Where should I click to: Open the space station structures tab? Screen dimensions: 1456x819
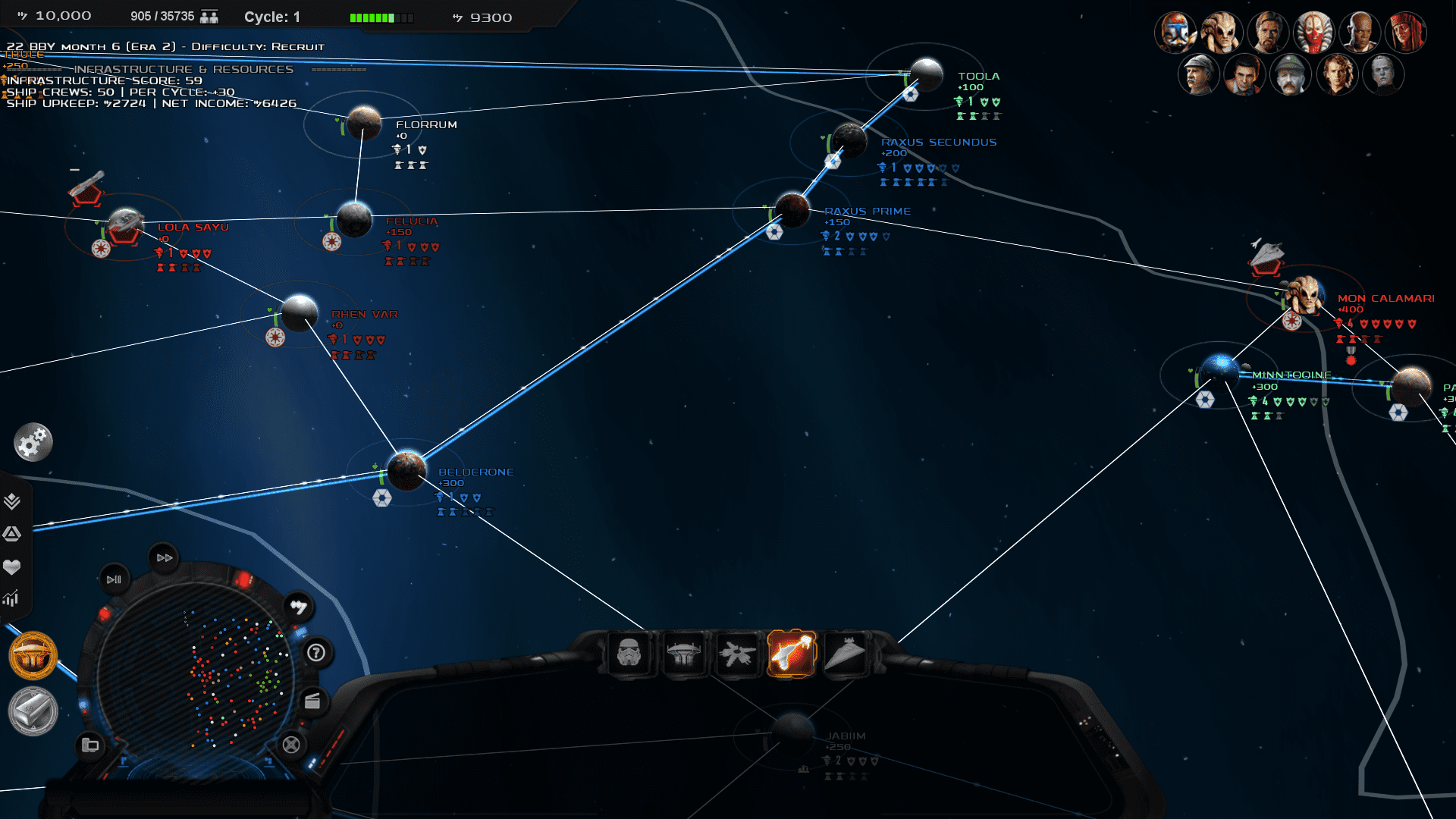click(x=683, y=654)
